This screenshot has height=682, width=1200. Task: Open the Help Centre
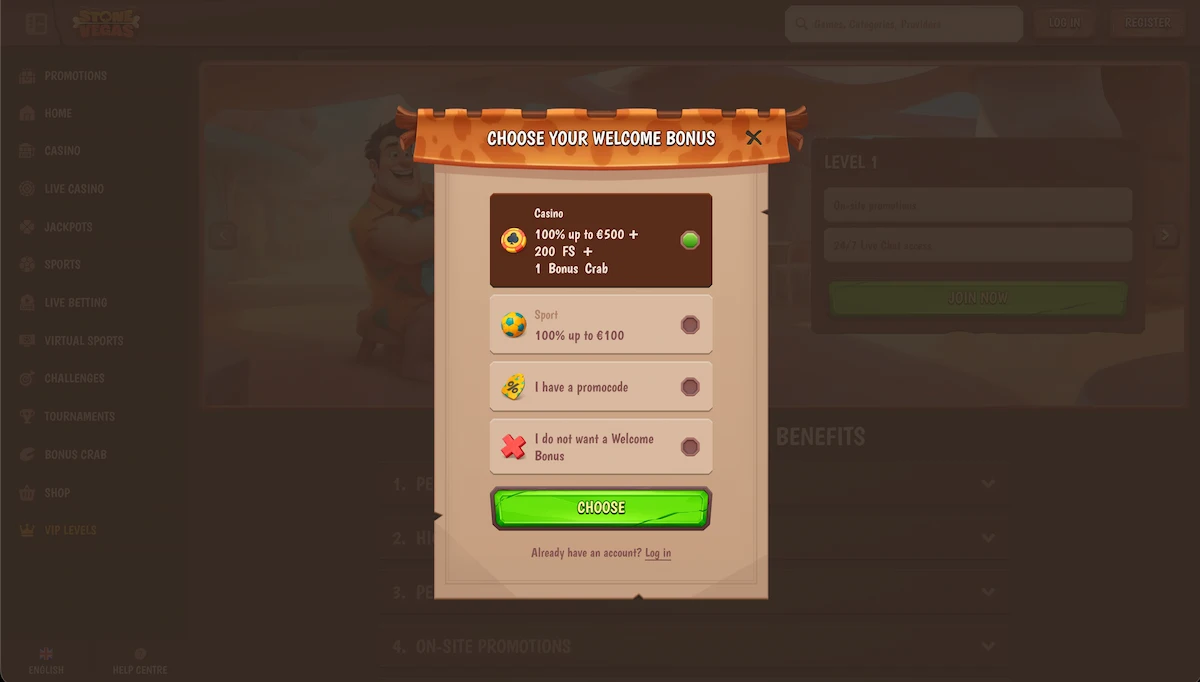pyautogui.click(x=140, y=662)
